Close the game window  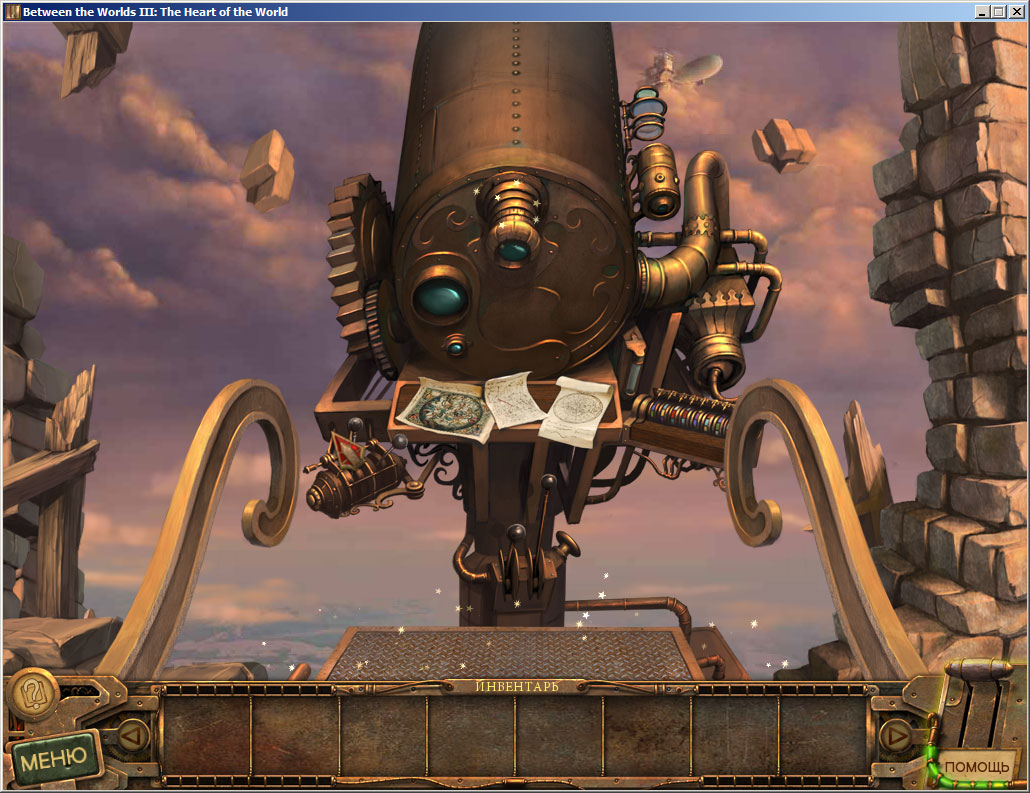1016,12
